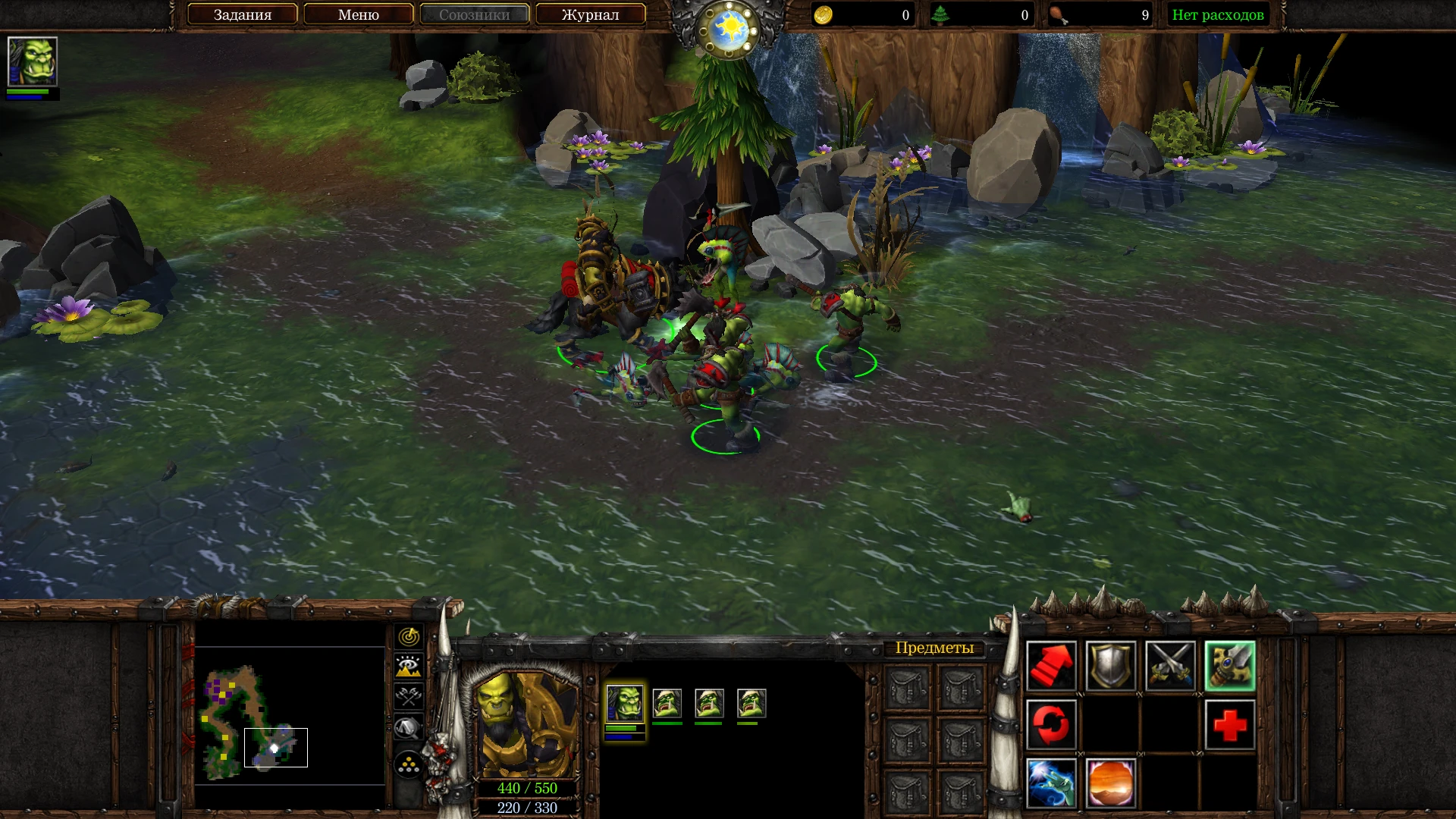Click the grayed-out Союзники button
The width and height of the screenshot is (1456, 819).
click(474, 14)
